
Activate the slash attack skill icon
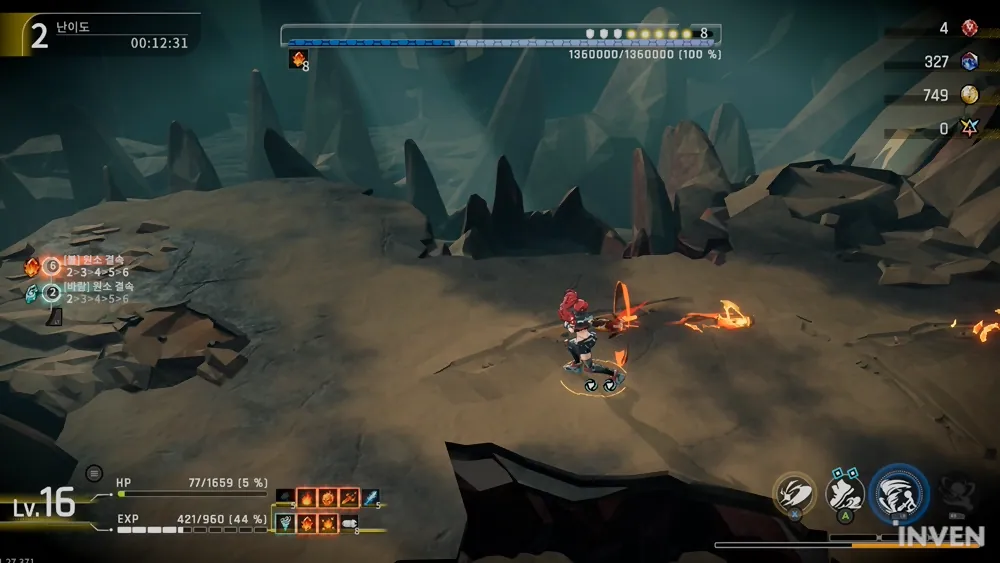(x=794, y=492)
